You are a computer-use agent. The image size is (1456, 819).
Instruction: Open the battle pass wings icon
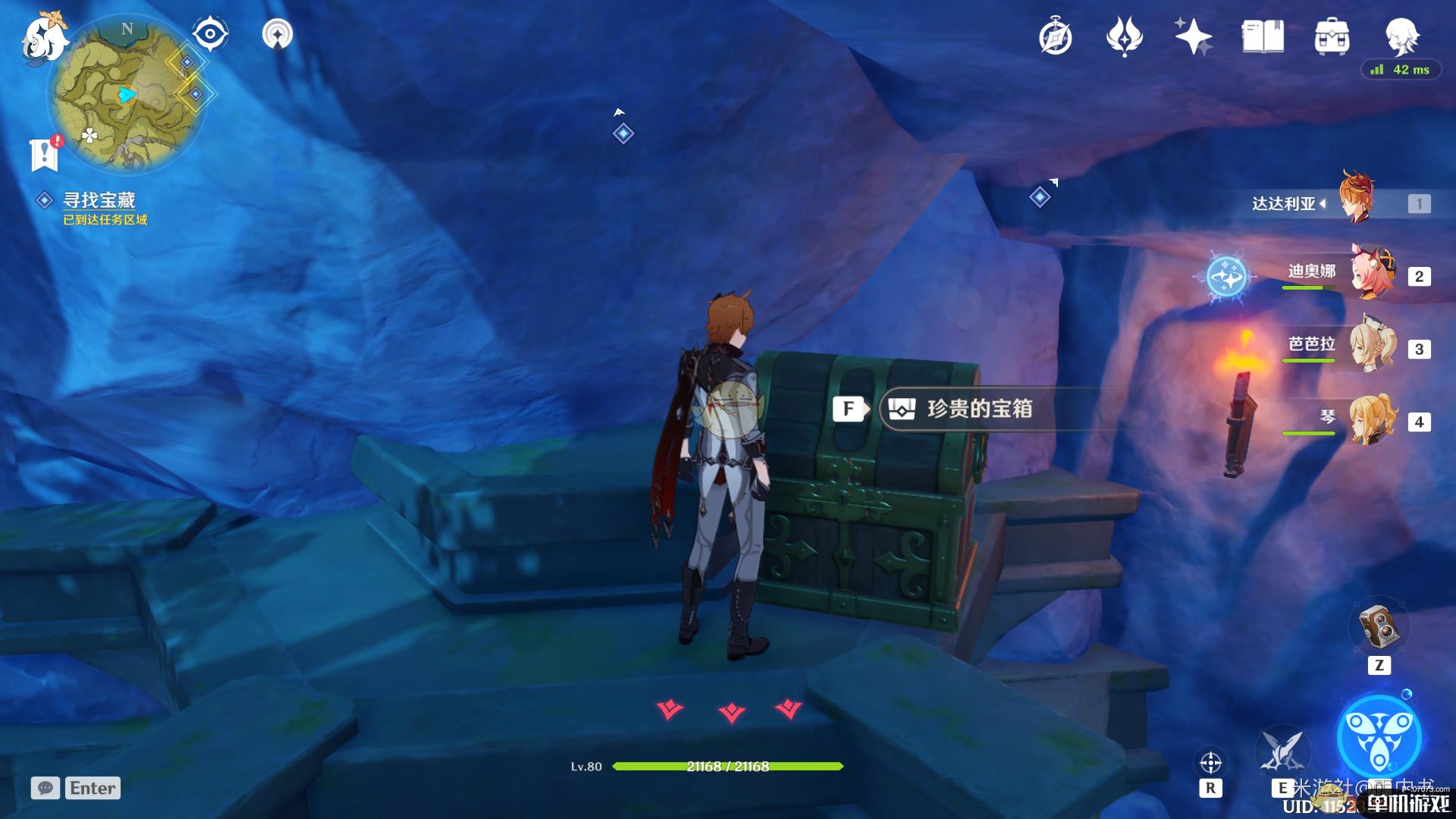click(x=1124, y=37)
